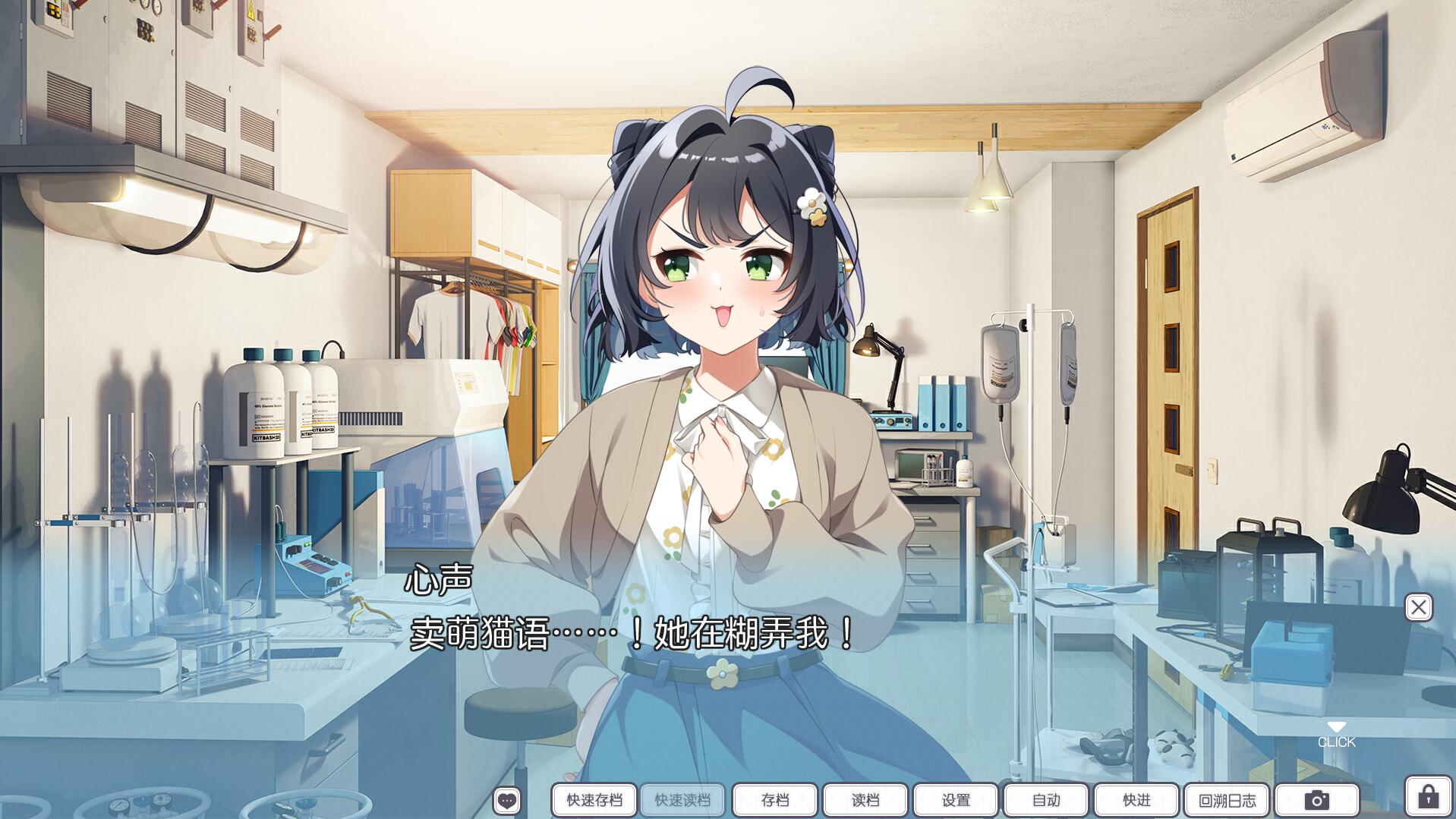Toggle 自动 auto-play mode
This screenshot has height=819, width=1456.
[1045, 800]
